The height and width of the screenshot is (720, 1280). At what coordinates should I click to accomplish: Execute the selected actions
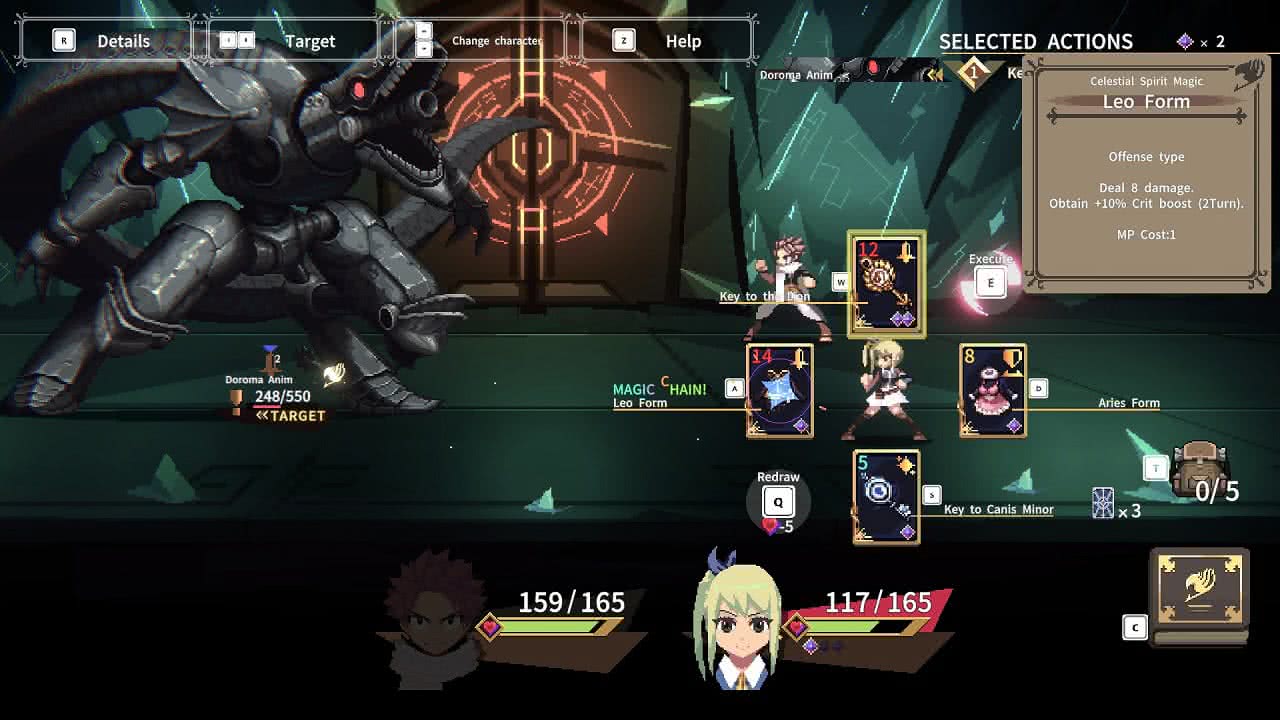[990, 282]
